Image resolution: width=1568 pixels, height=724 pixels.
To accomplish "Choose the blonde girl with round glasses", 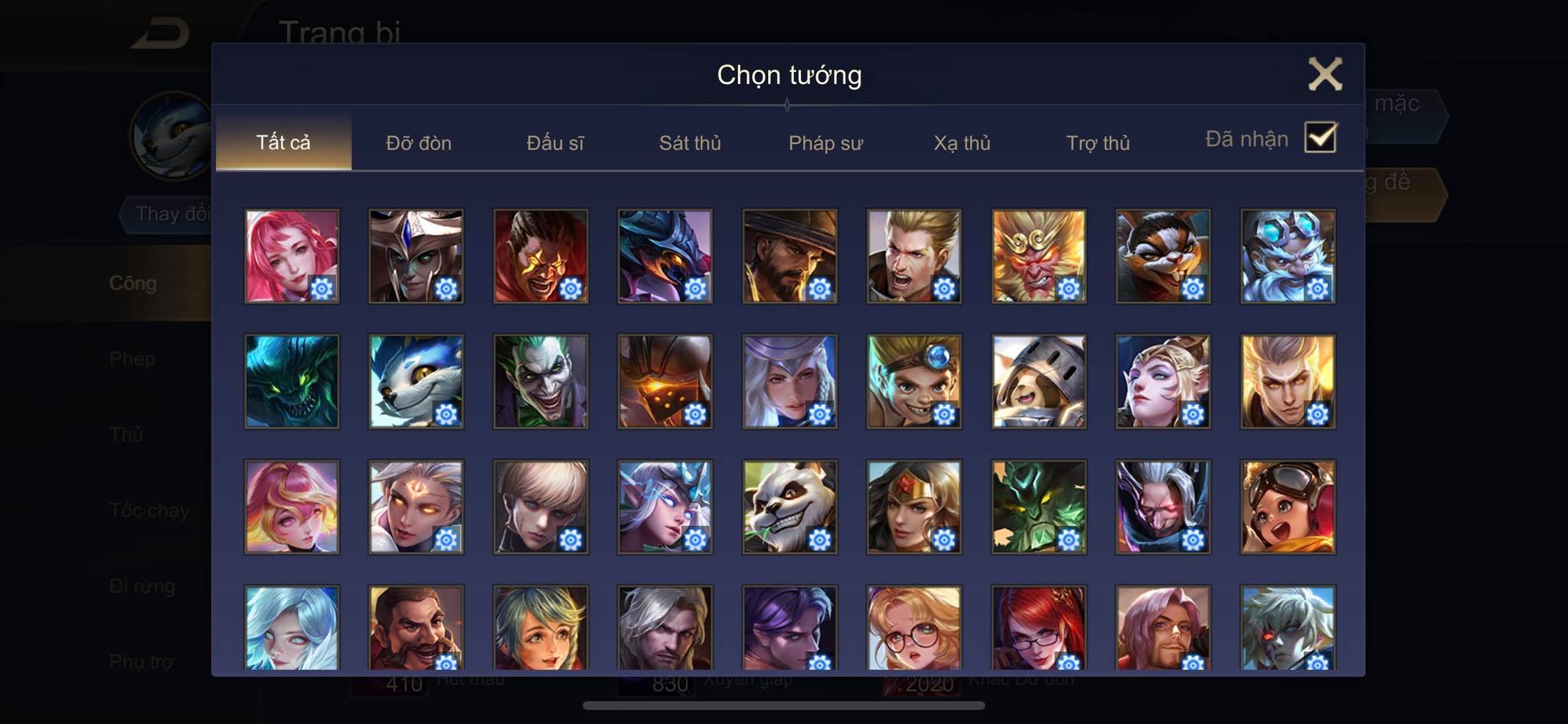I will click(x=914, y=628).
